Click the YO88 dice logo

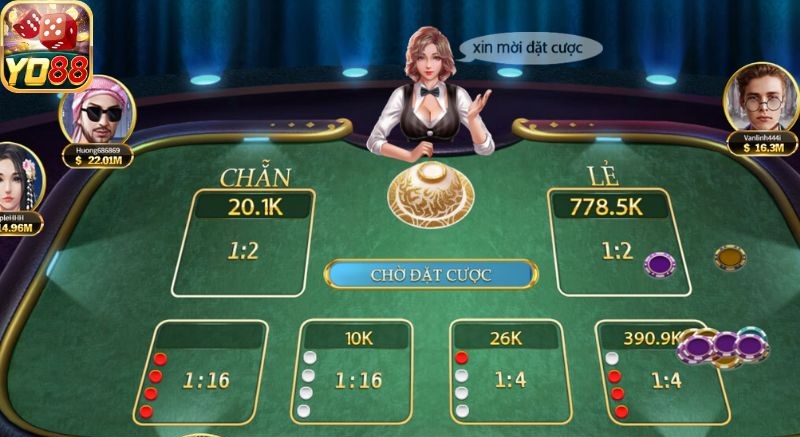click(x=47, y=44)
